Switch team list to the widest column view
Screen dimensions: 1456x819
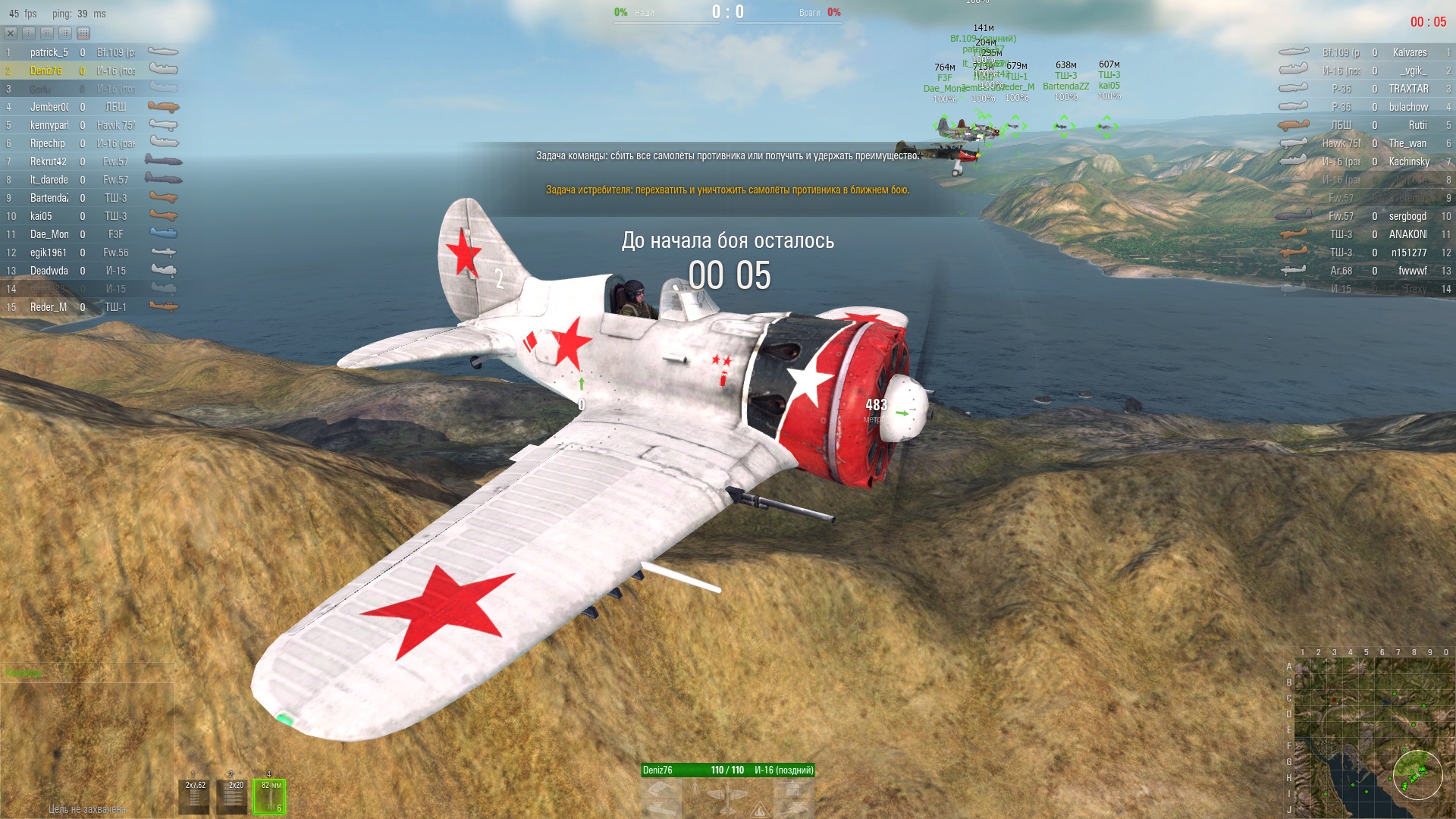click(x=83, y=33)
